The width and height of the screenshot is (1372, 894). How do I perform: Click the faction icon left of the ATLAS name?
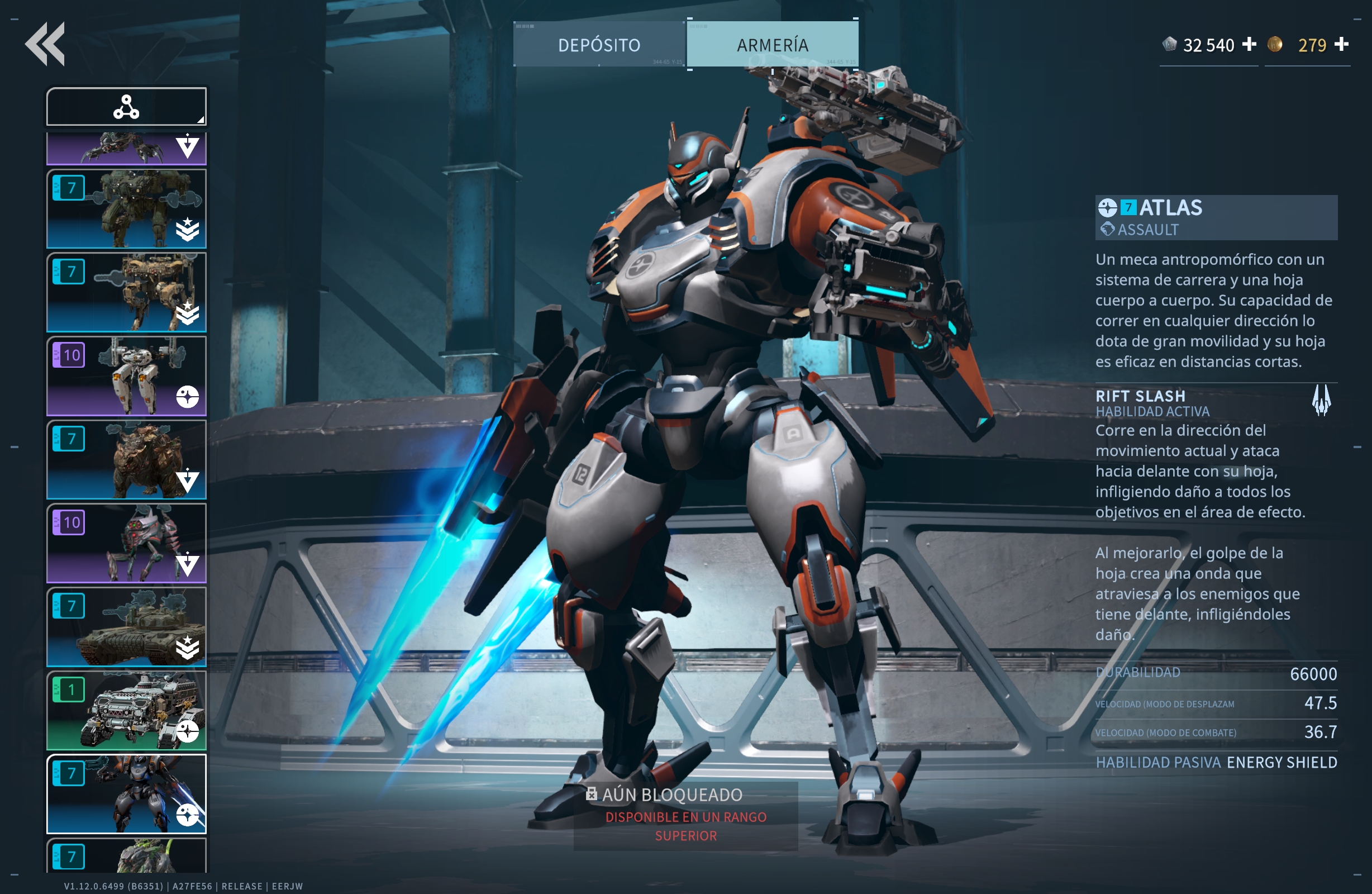coord(1108,208)
